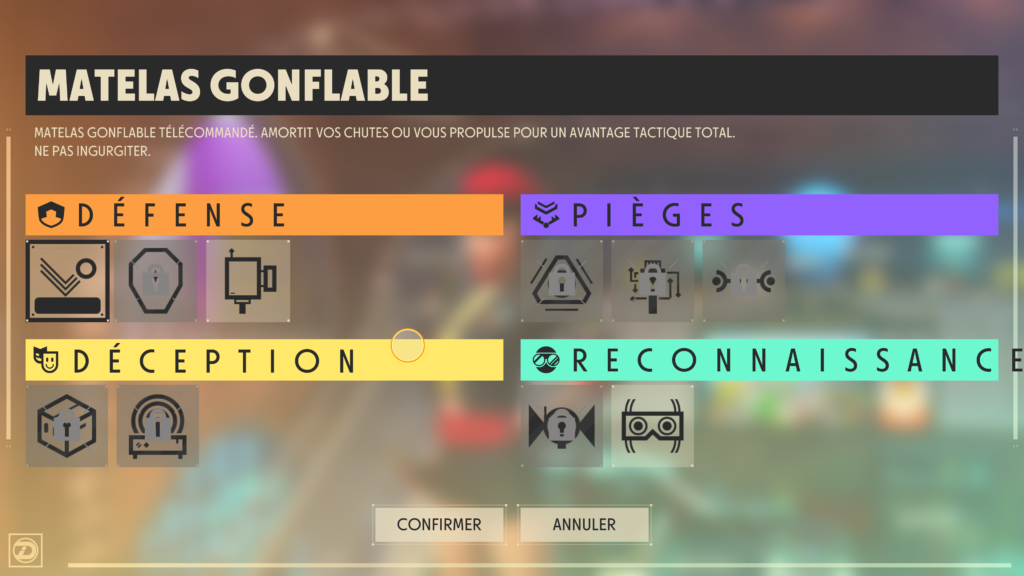Select the locked tripwire gadget
The image size is (1024, 576).
[x=742, y=281]
